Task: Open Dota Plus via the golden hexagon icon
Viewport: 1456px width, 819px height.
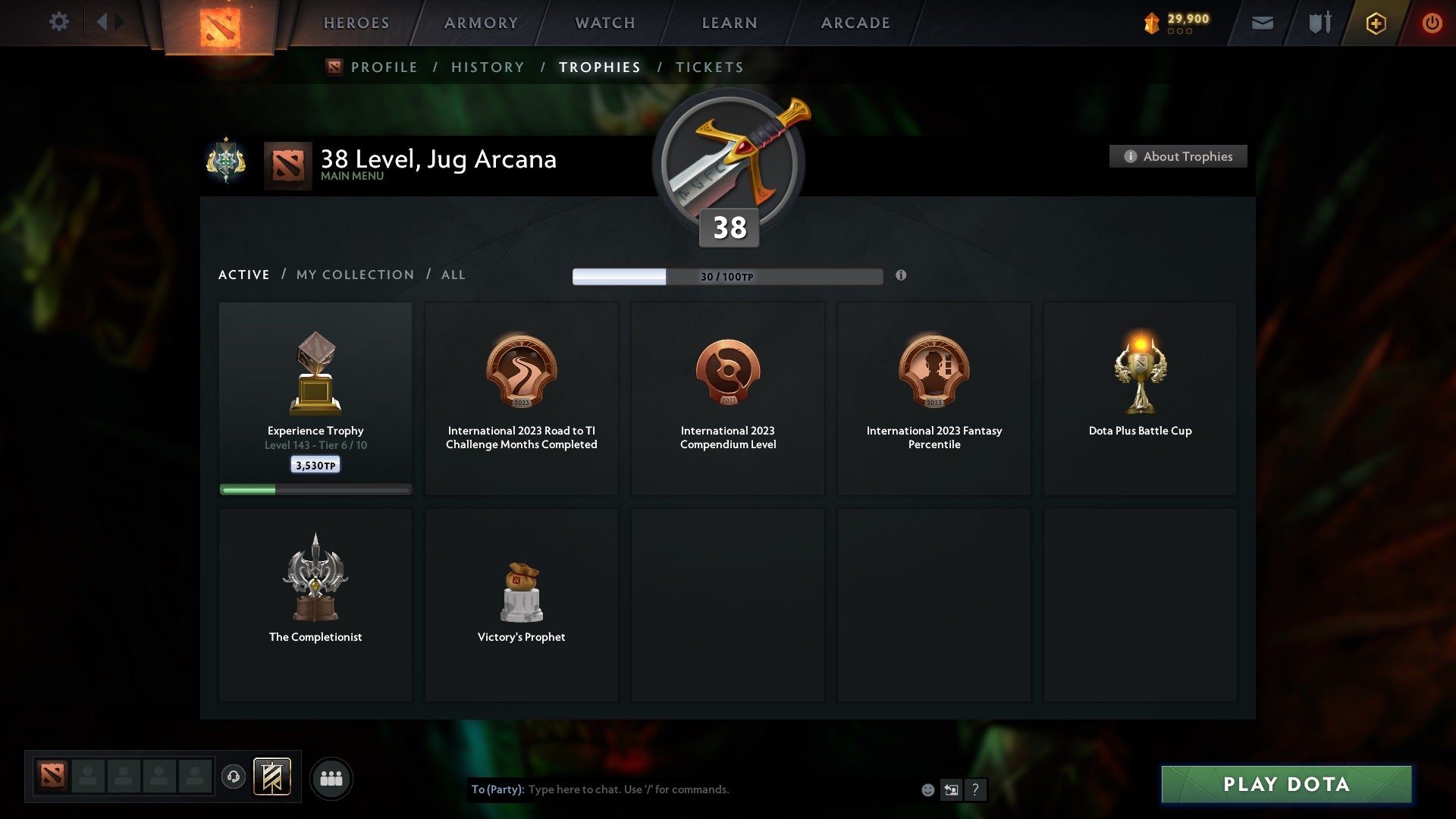Action: pos(1375,23)
